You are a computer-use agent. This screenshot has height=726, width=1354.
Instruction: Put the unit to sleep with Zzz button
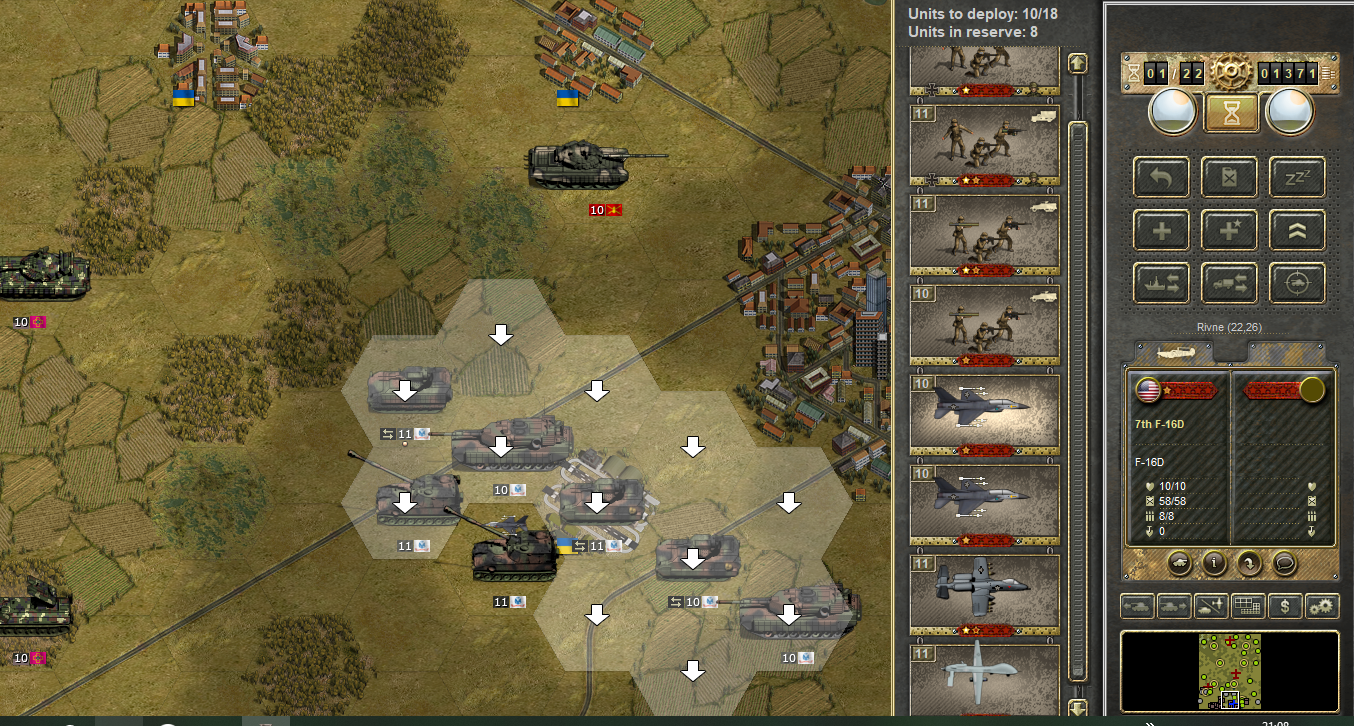click(x=1297, y=177)
